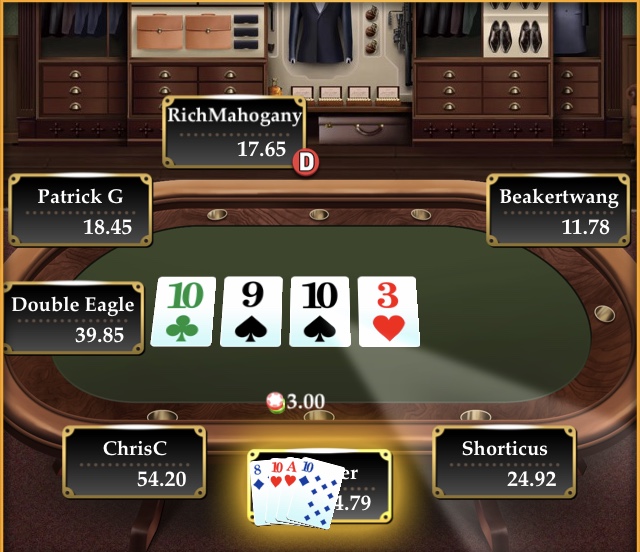Screen dimensions: 640x552
Task: Click the 3.00 pot chip icon
Action: 276,402
